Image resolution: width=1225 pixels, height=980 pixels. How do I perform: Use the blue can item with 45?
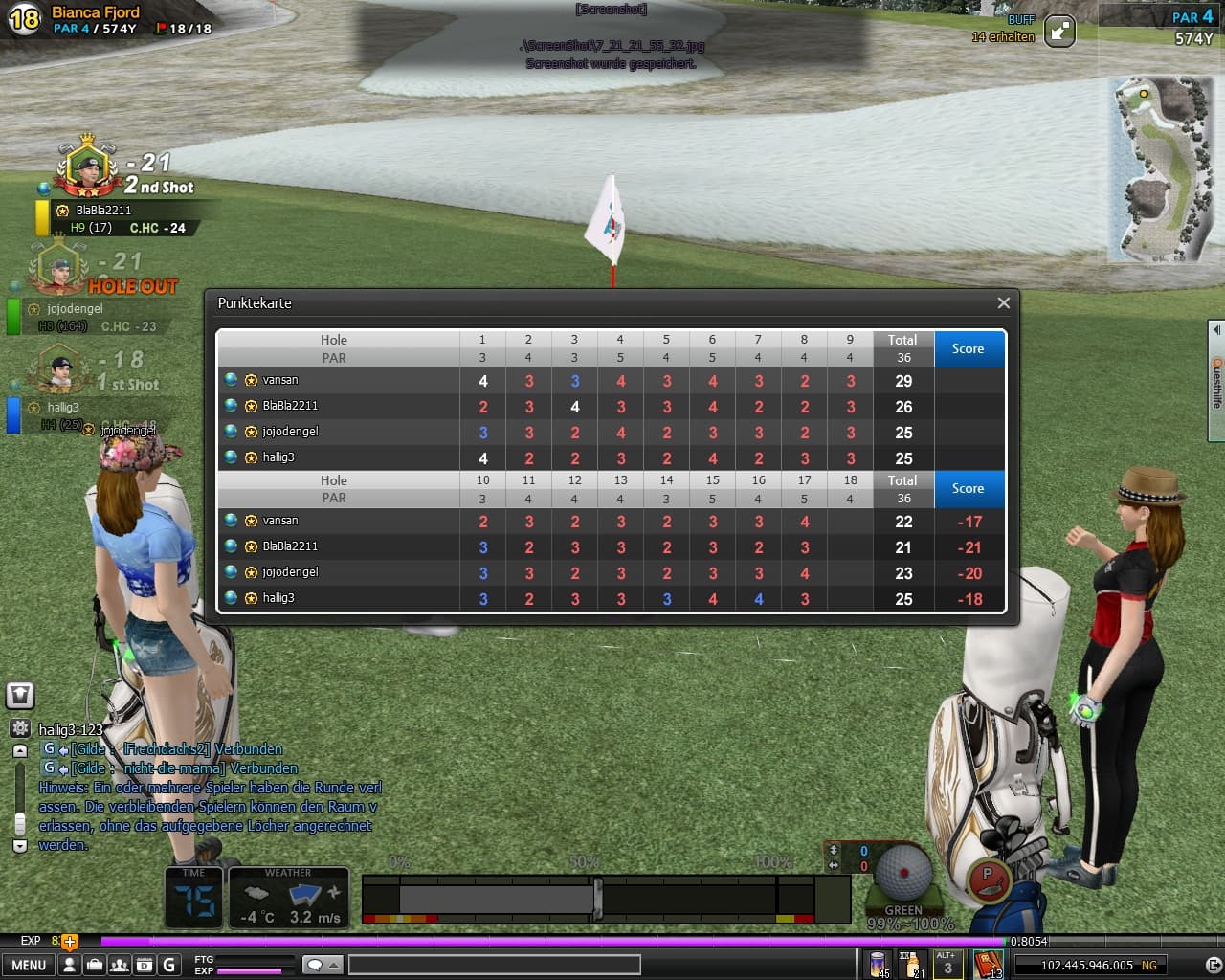(878, 963)
